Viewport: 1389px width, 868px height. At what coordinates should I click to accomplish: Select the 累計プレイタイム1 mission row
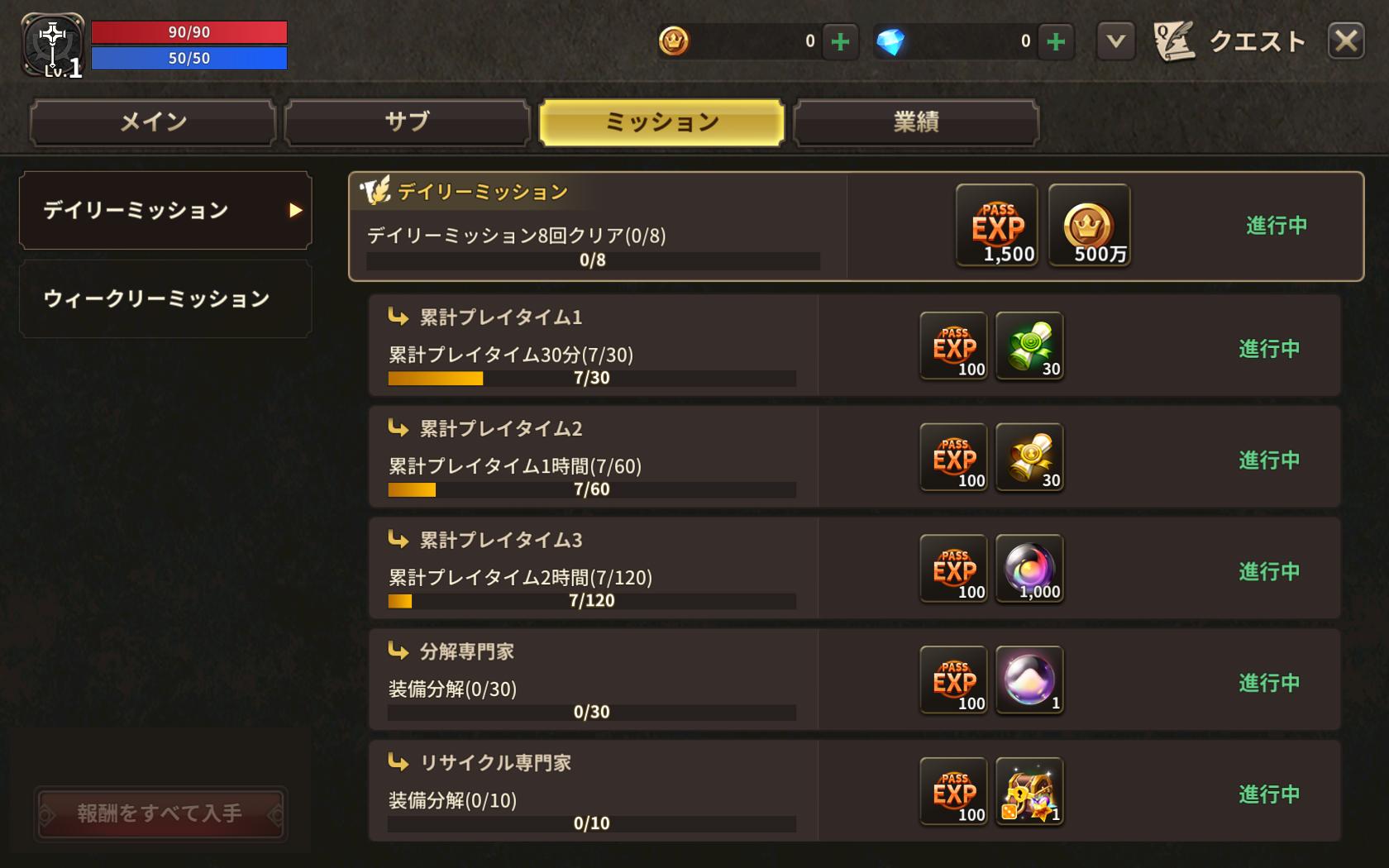[x=592, y=346]
